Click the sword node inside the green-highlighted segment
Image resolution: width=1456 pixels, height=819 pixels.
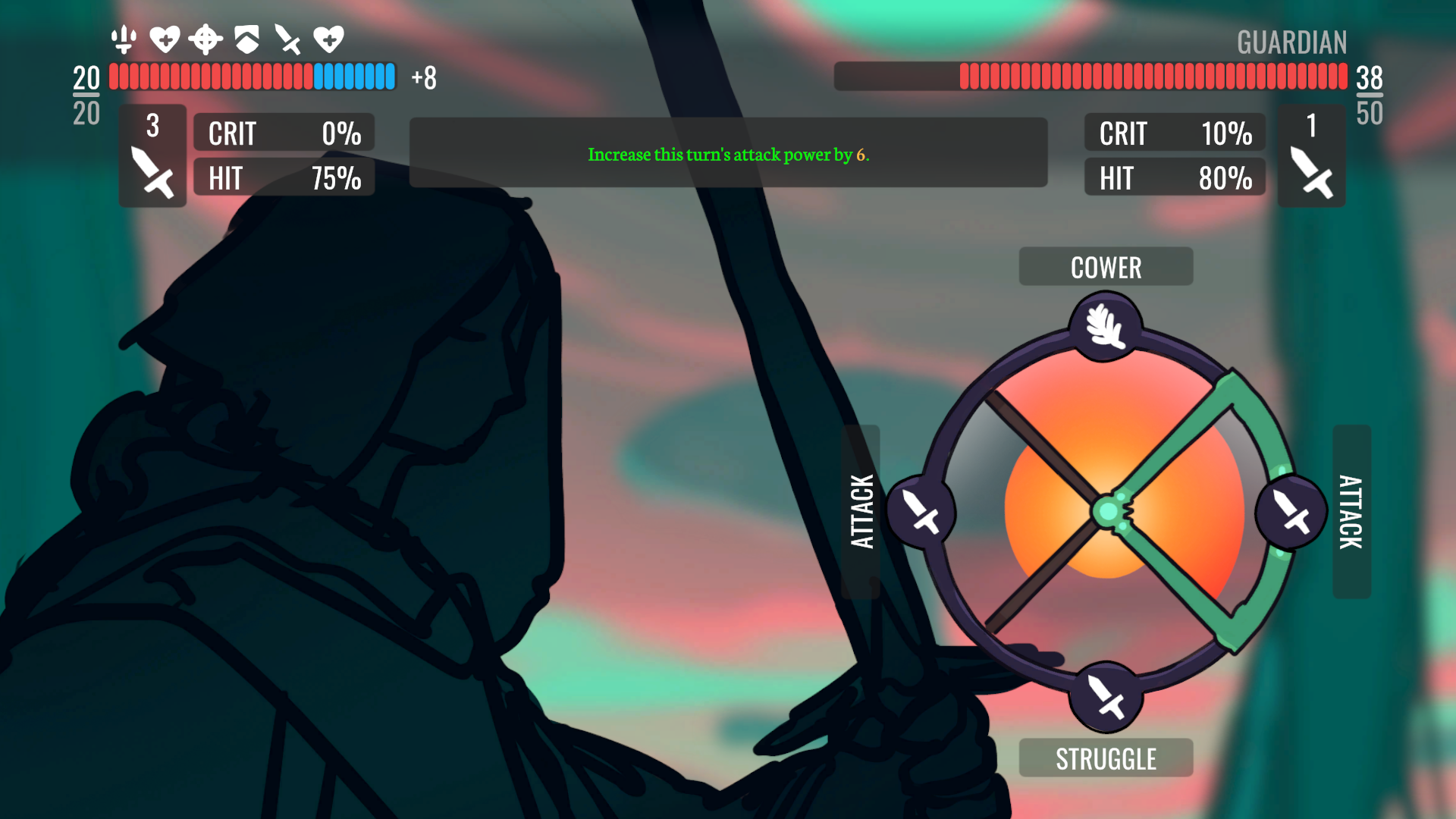pyautogui.click(x=1291, y=512)
